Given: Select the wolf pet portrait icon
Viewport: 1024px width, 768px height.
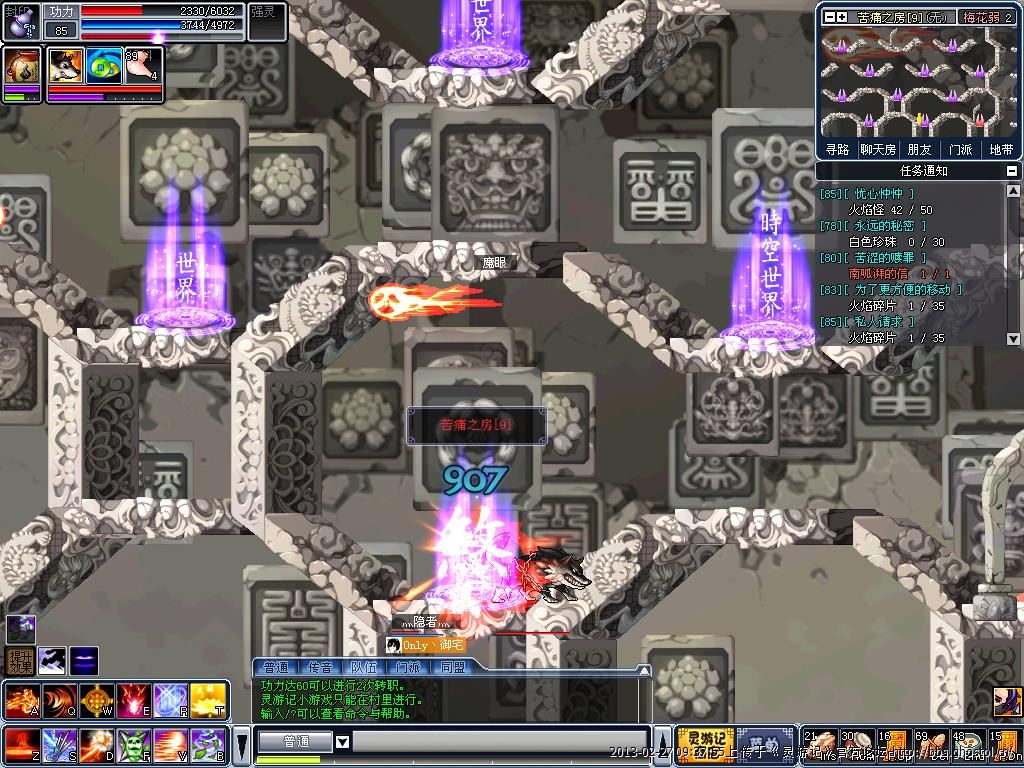Looking at the screenshot, I should click(66, 66).
